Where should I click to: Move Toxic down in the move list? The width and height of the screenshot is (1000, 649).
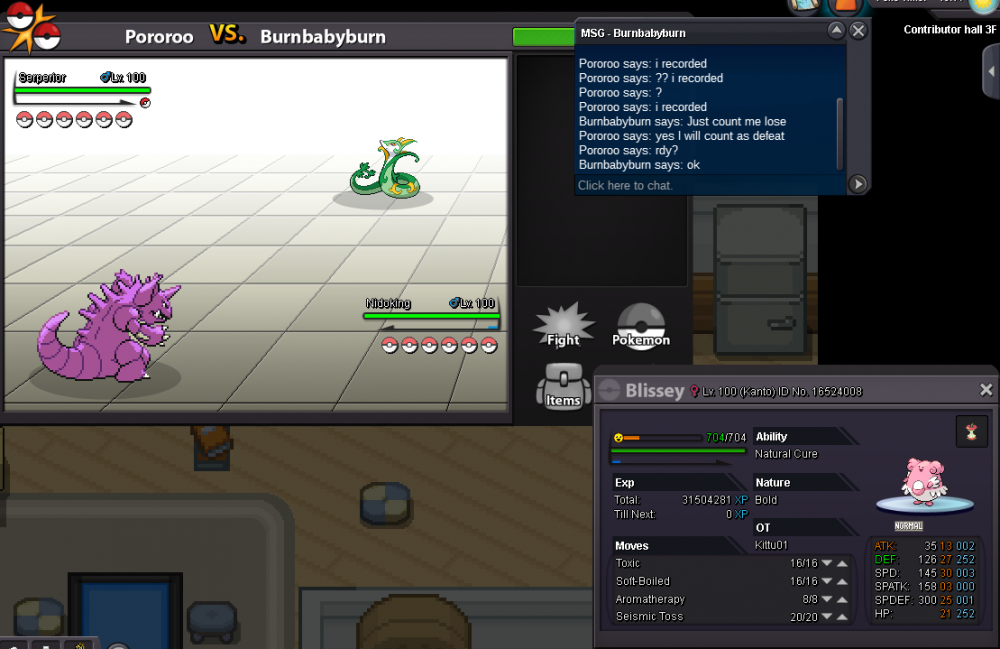coord(827,563)
